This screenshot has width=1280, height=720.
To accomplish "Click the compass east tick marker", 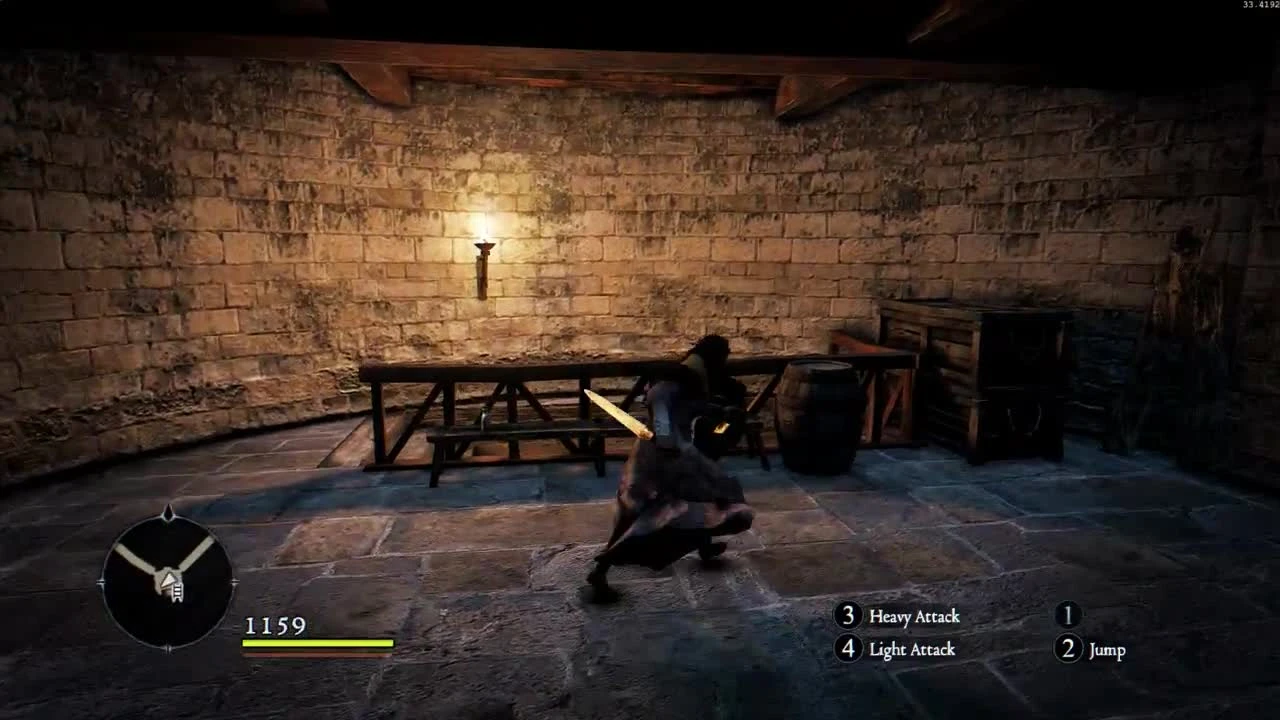I will click(x=236, y=581).
